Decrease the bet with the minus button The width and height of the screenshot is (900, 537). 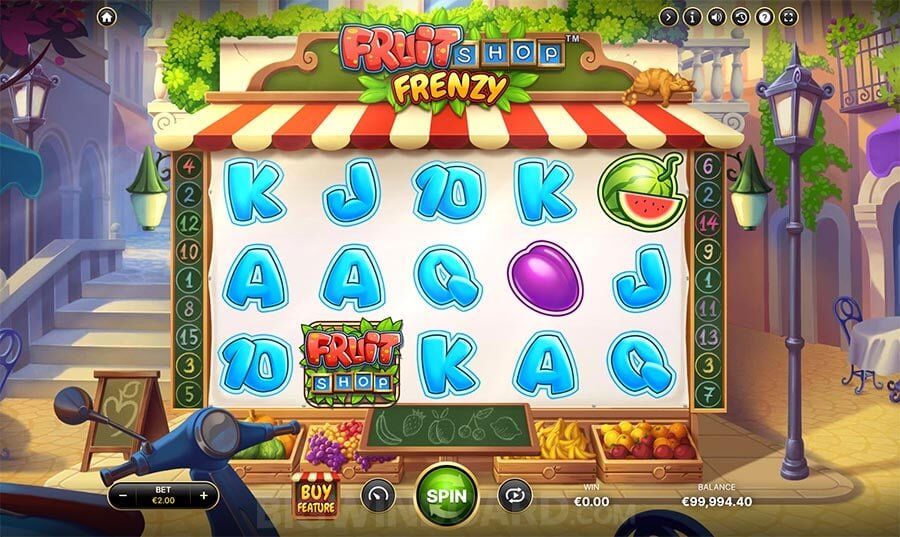(x=122, y=495)
